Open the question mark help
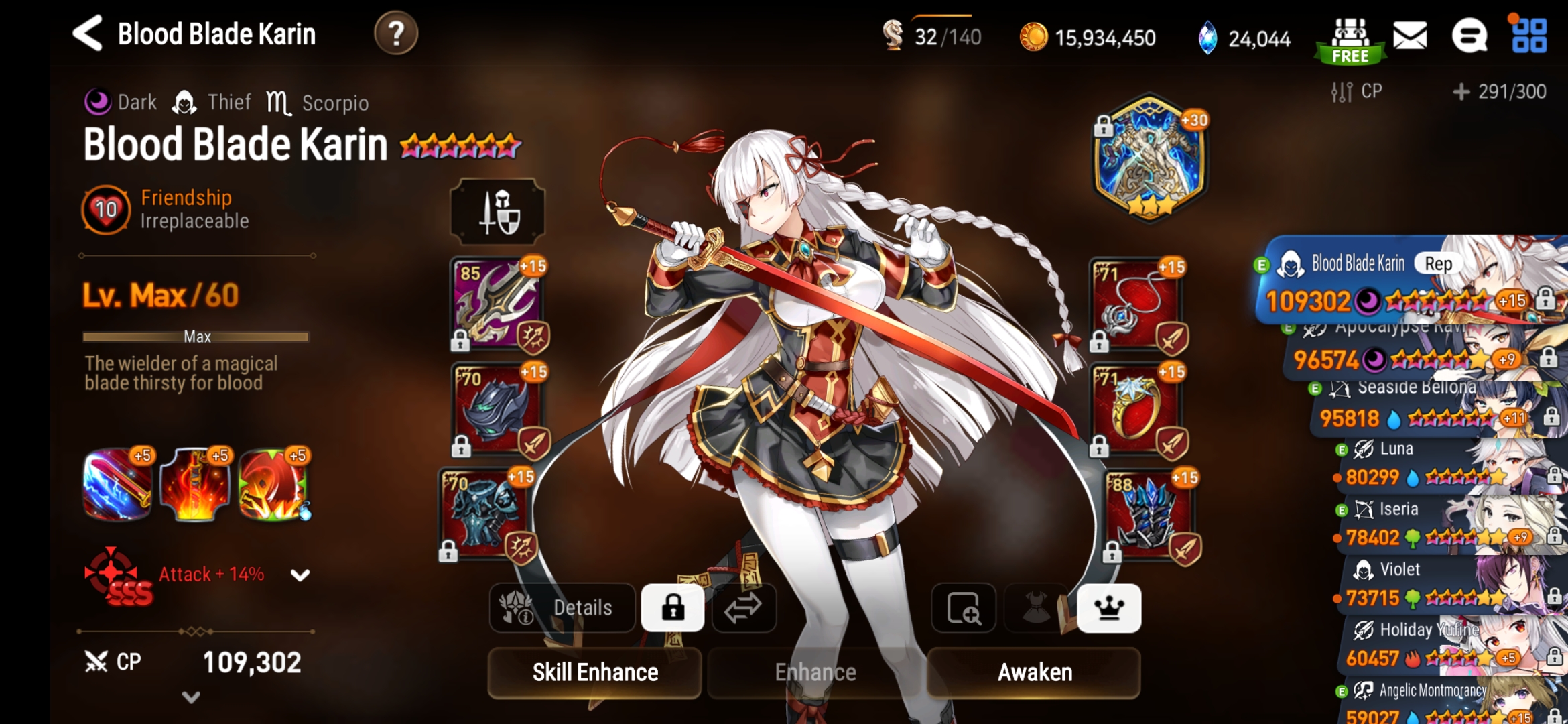This screenshot has width=1568, height=724. (x=396, y=33)
